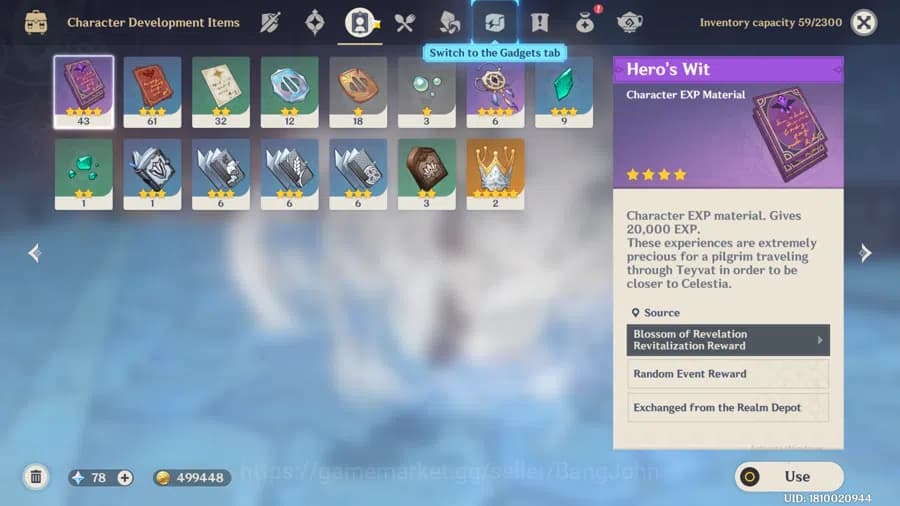Switch to the Food tab
The image size is (900, 506).
pyautogui.click(x=404, y=22)
